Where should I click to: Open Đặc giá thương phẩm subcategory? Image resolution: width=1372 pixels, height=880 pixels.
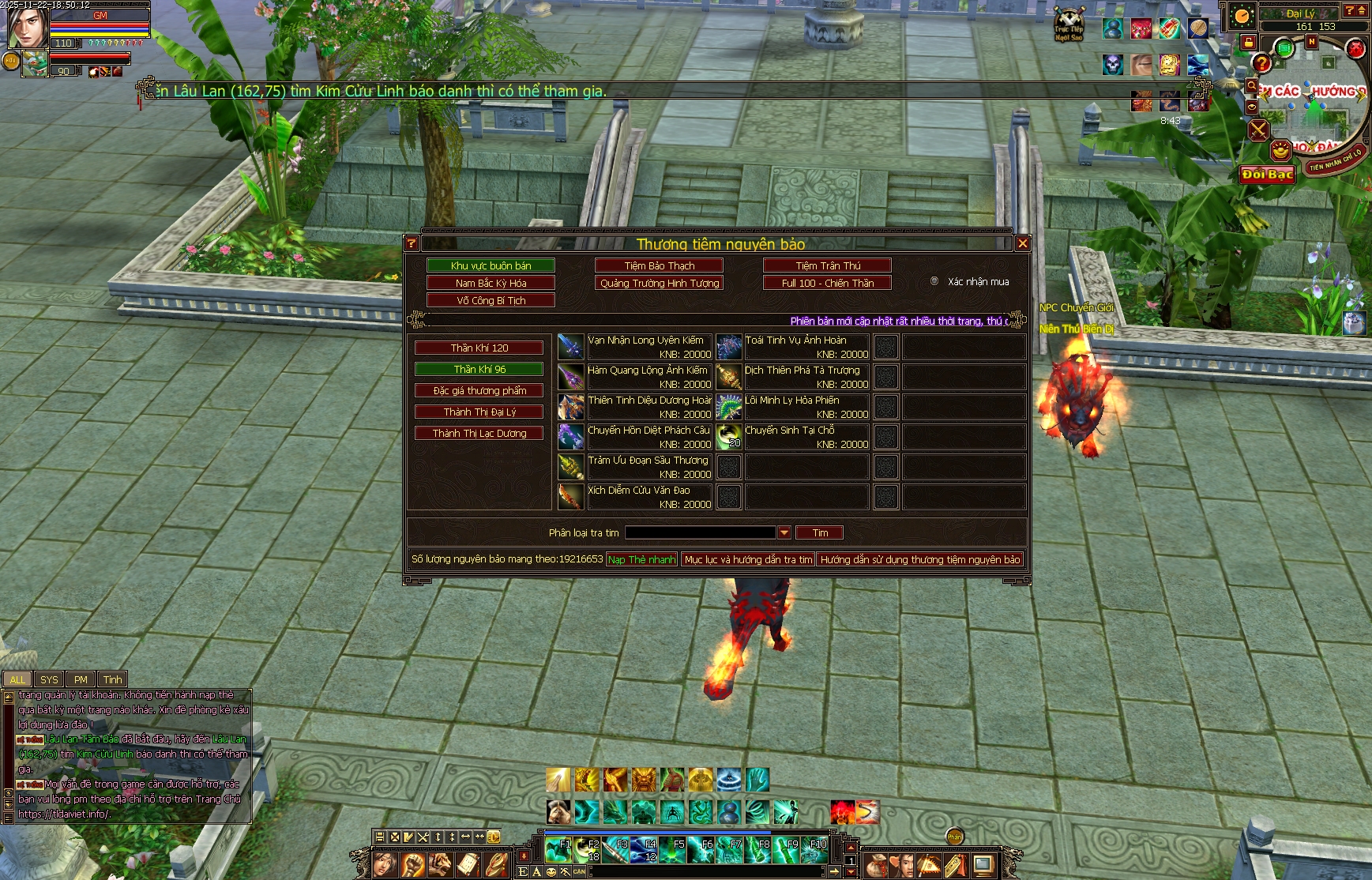pos(479,390)
